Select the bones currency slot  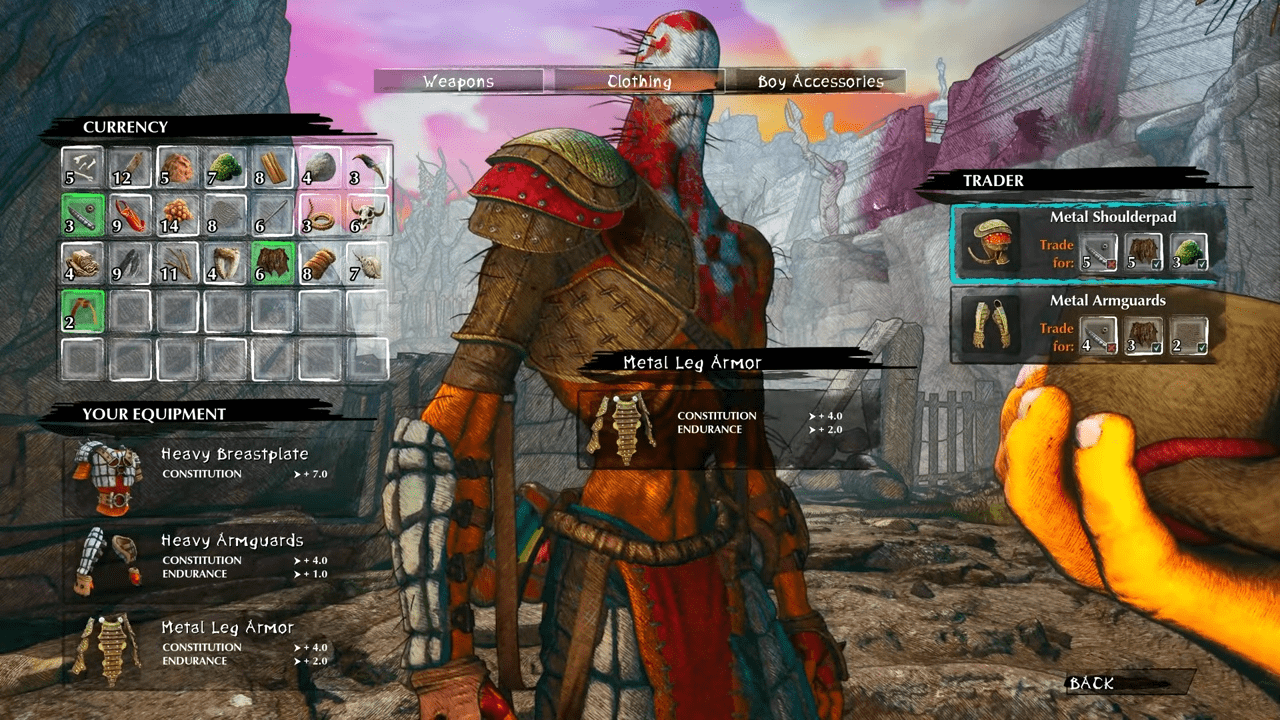82,168
